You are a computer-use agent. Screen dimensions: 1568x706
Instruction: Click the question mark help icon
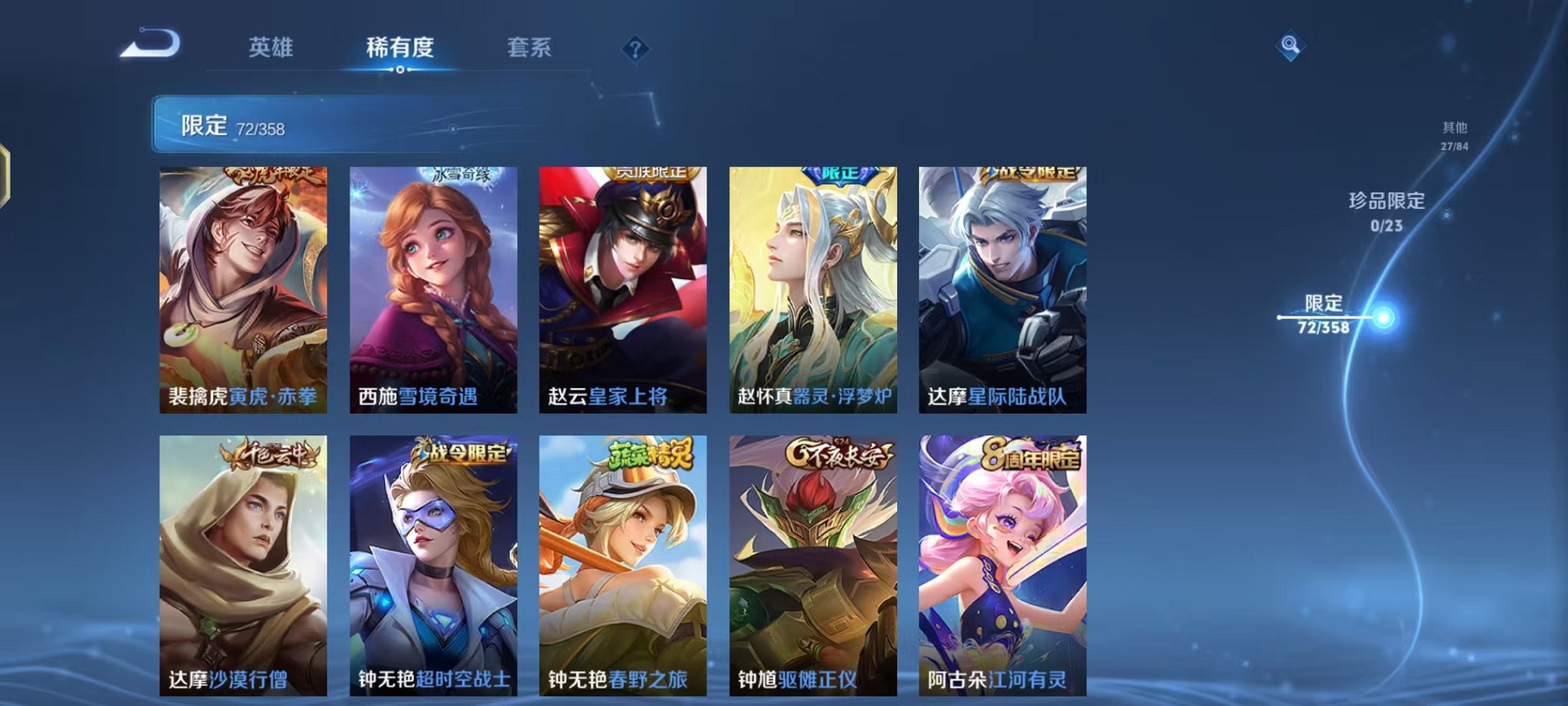(x=635, y=48)
